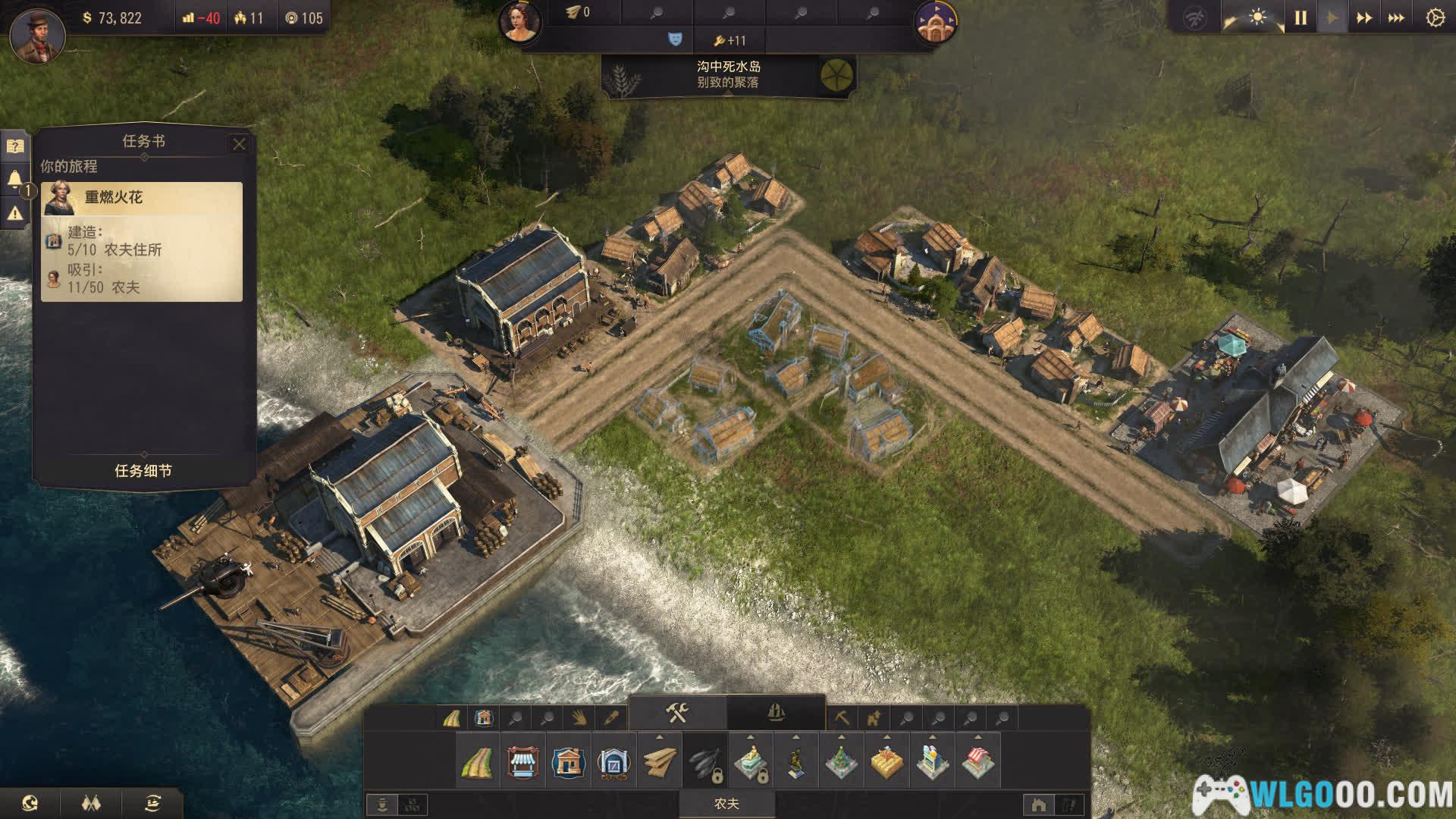Image resolution: width=1456 pixels, height=819 pixels.
Task: Show notifications with the bell icon
Action: click(15, 180)
